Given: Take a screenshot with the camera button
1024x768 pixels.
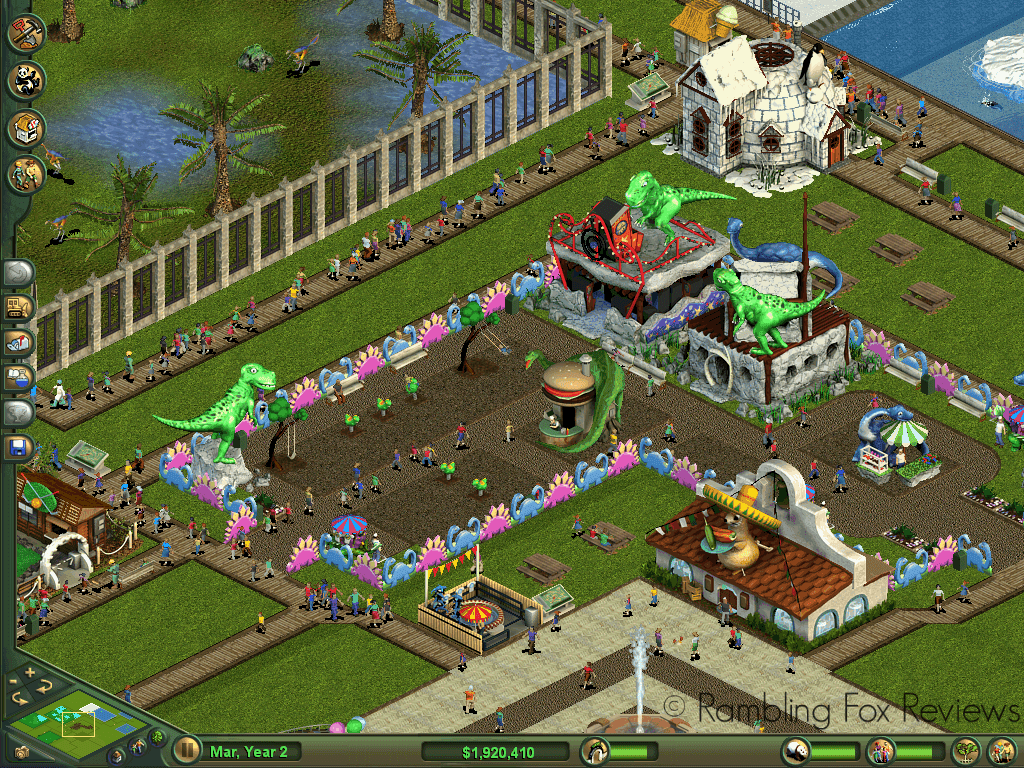Looking at the screenshot, I should click(x=20, y=752).
